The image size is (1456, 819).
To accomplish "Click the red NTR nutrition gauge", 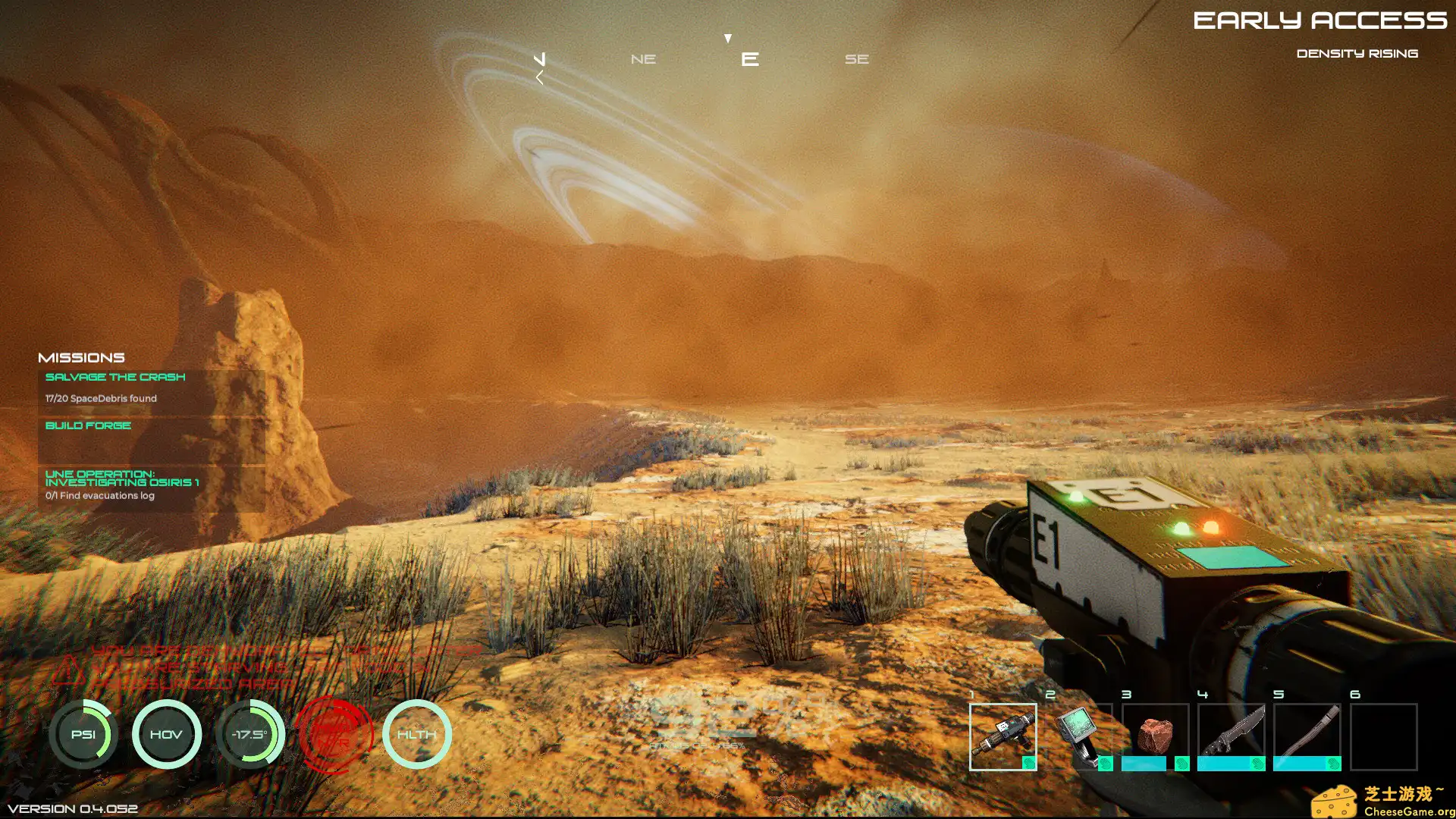I will (x=334, y=734).
